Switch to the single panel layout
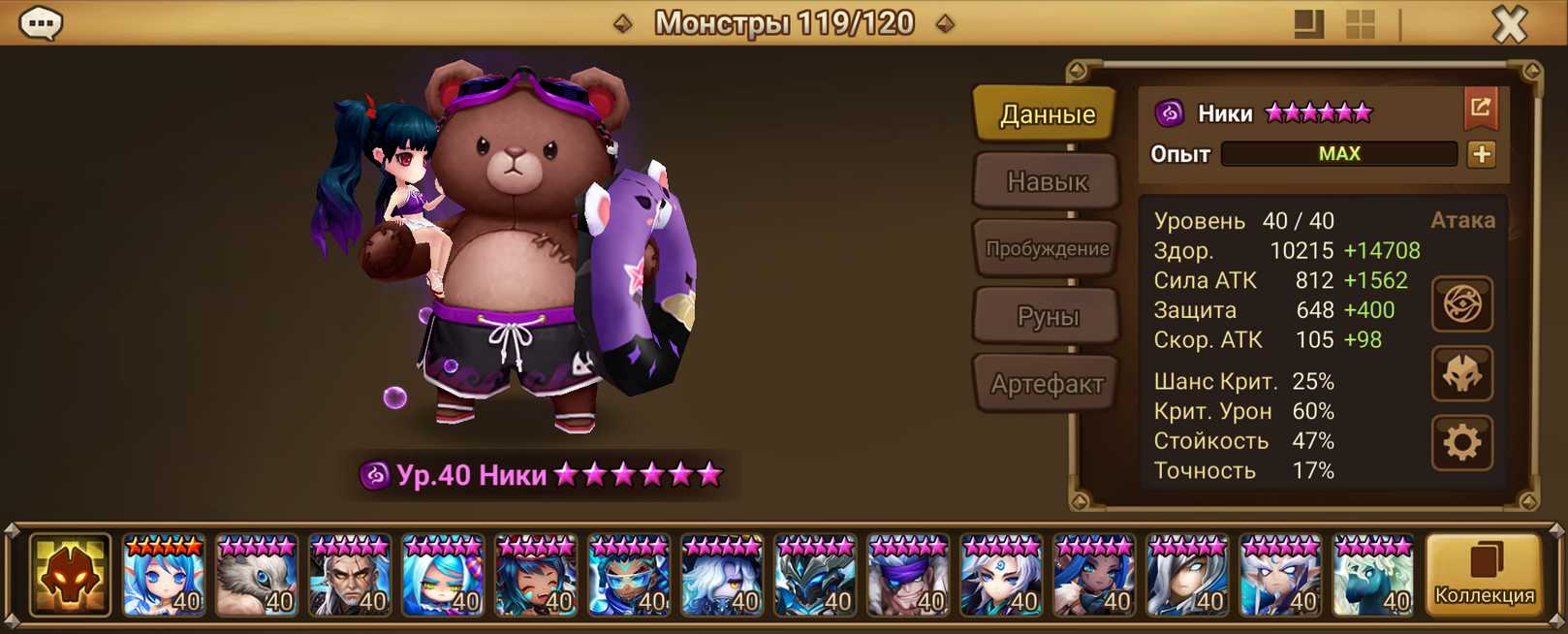The height and width of the screenshot is (634, 1568). (x=1308, y=24)
